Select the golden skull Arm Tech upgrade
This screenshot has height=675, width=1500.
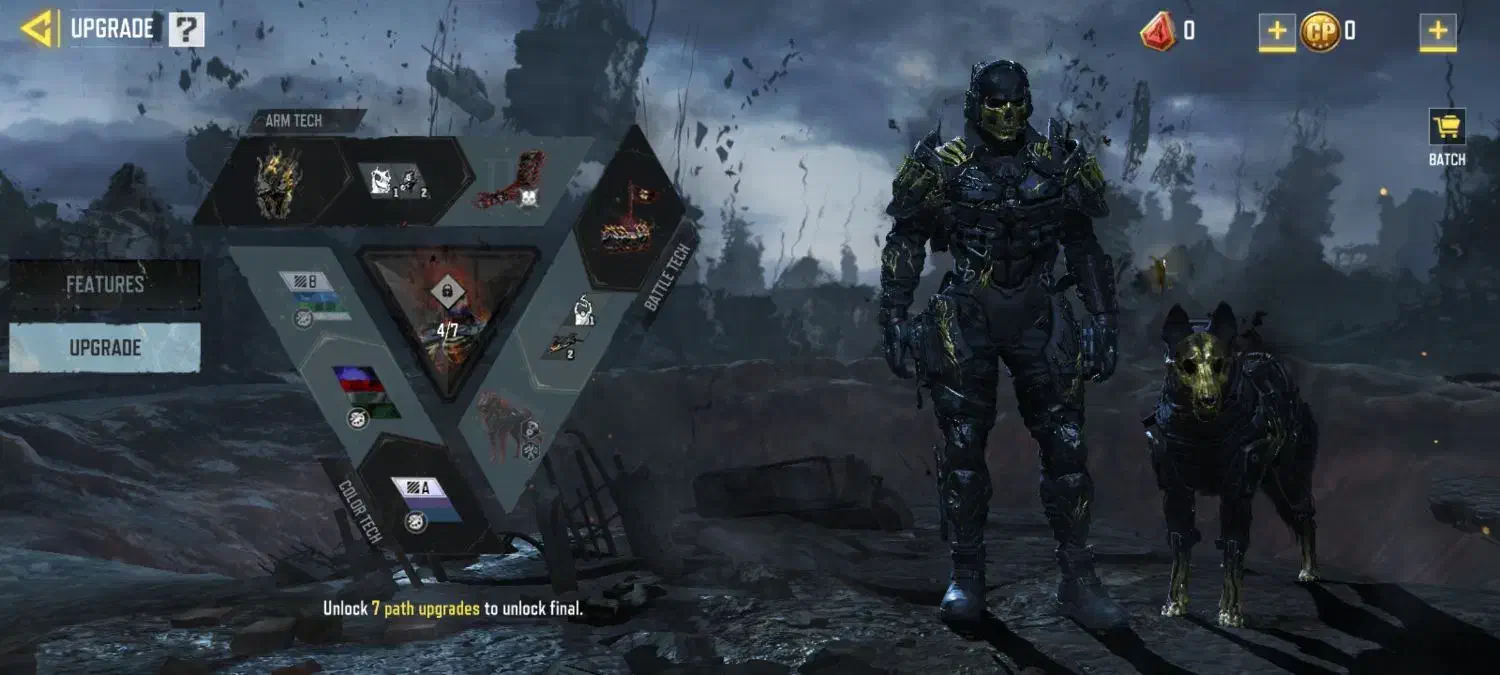point(278,182)
